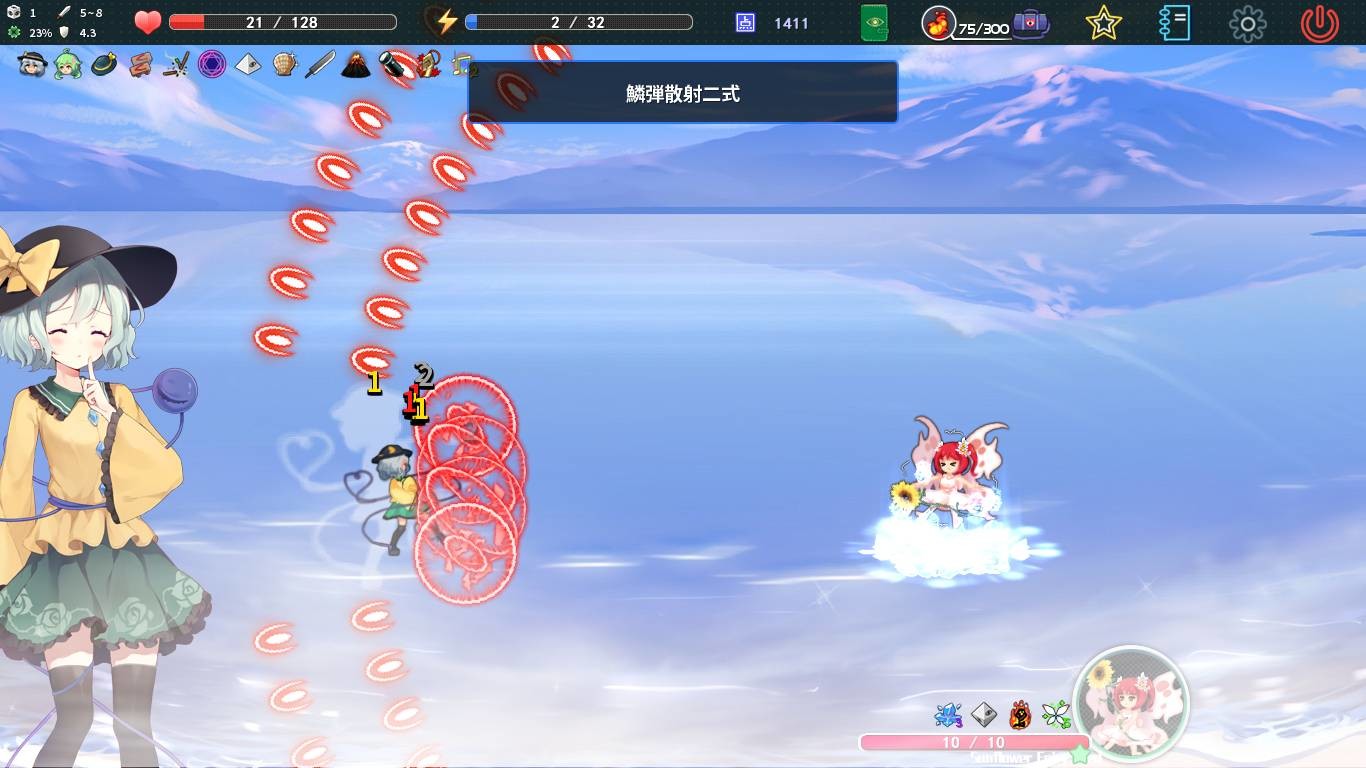Click the 鱗弾散射二式 spell card banner
The image size is (1366, 768).
[x=683, y=92]
